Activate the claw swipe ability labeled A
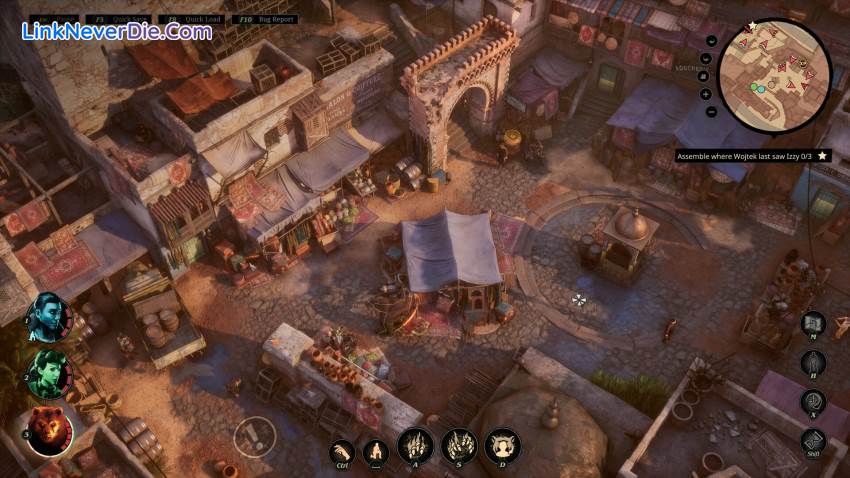Image resolution: width=850 pixels, height=478 pixels. click(415, 446)
